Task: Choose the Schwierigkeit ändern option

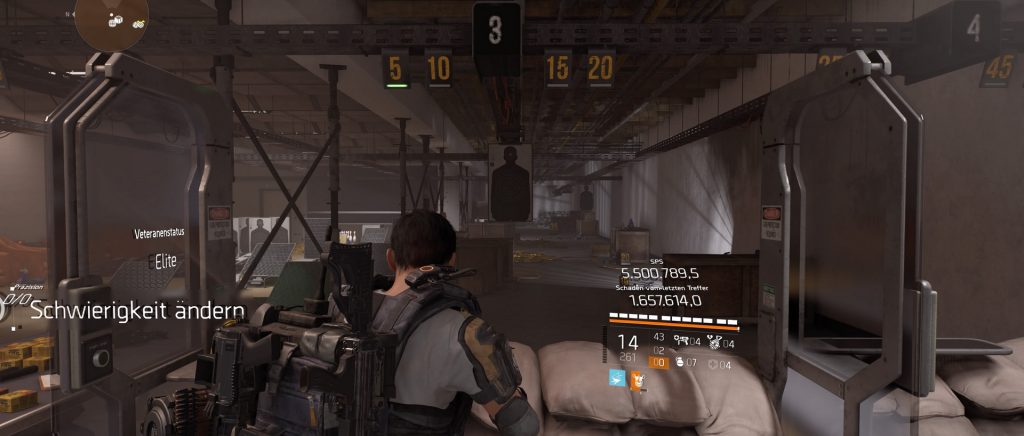Action: (x=136, y=311)
